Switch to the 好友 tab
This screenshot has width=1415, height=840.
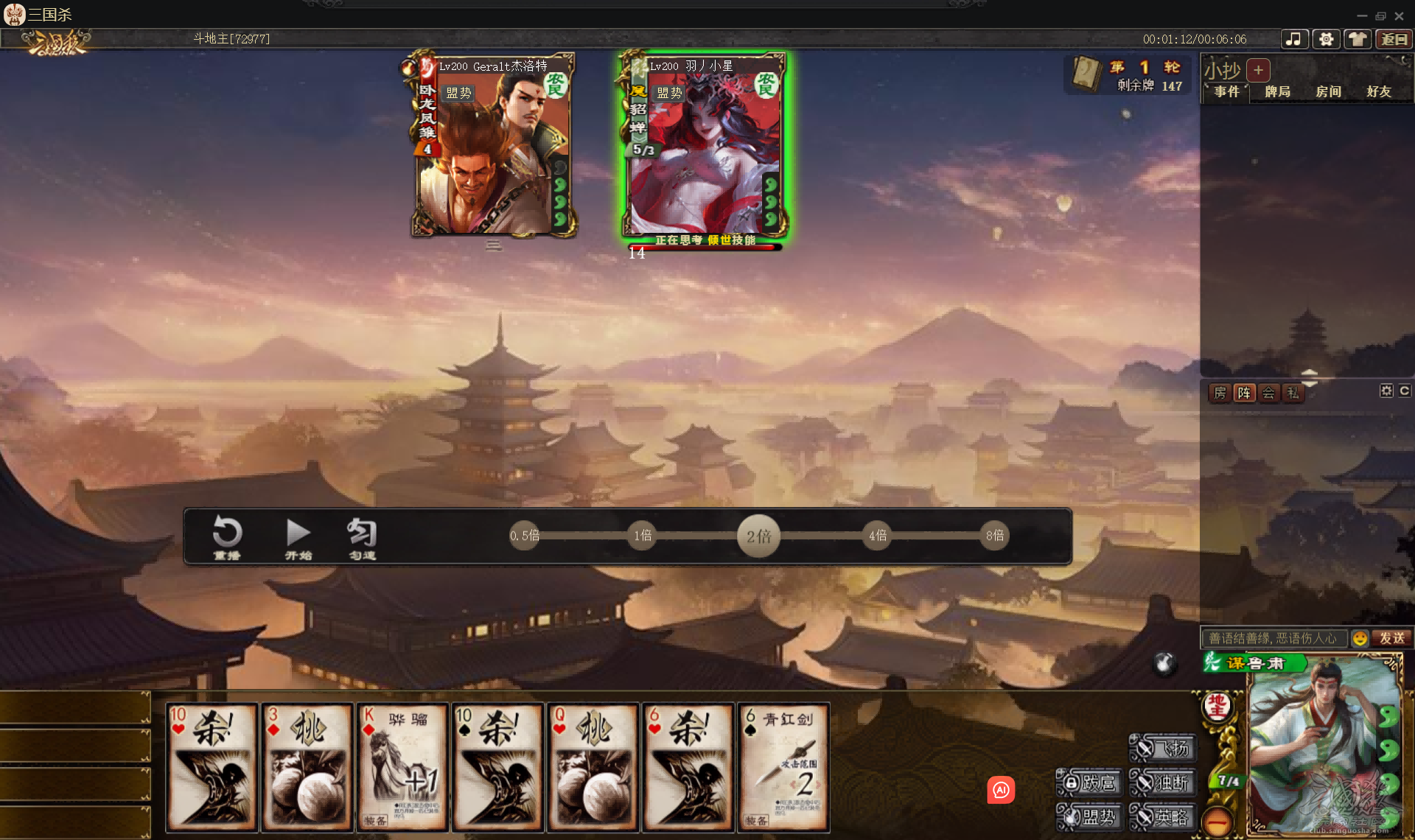[x=1378, y=91]
